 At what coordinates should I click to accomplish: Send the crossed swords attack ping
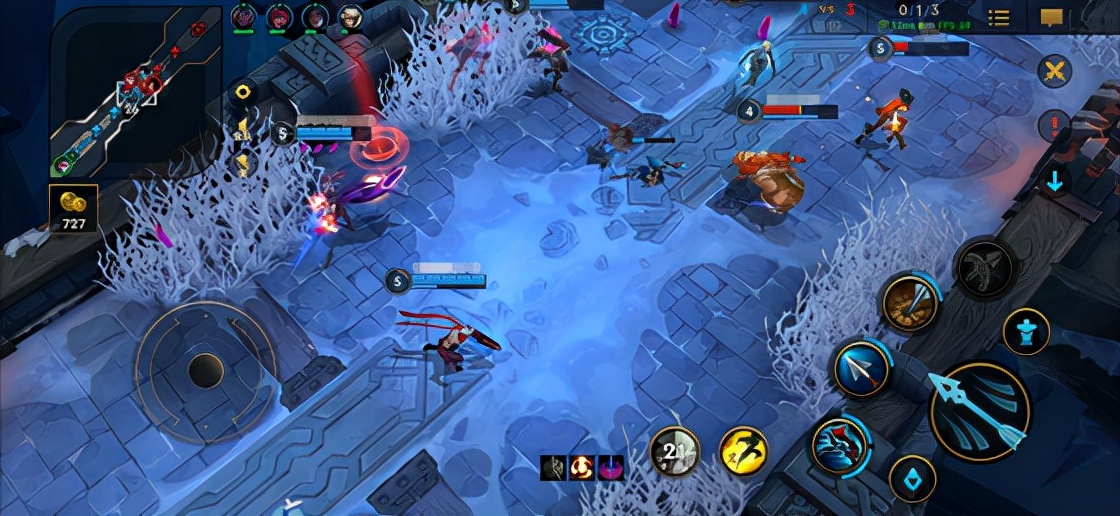coord(1053,71)
